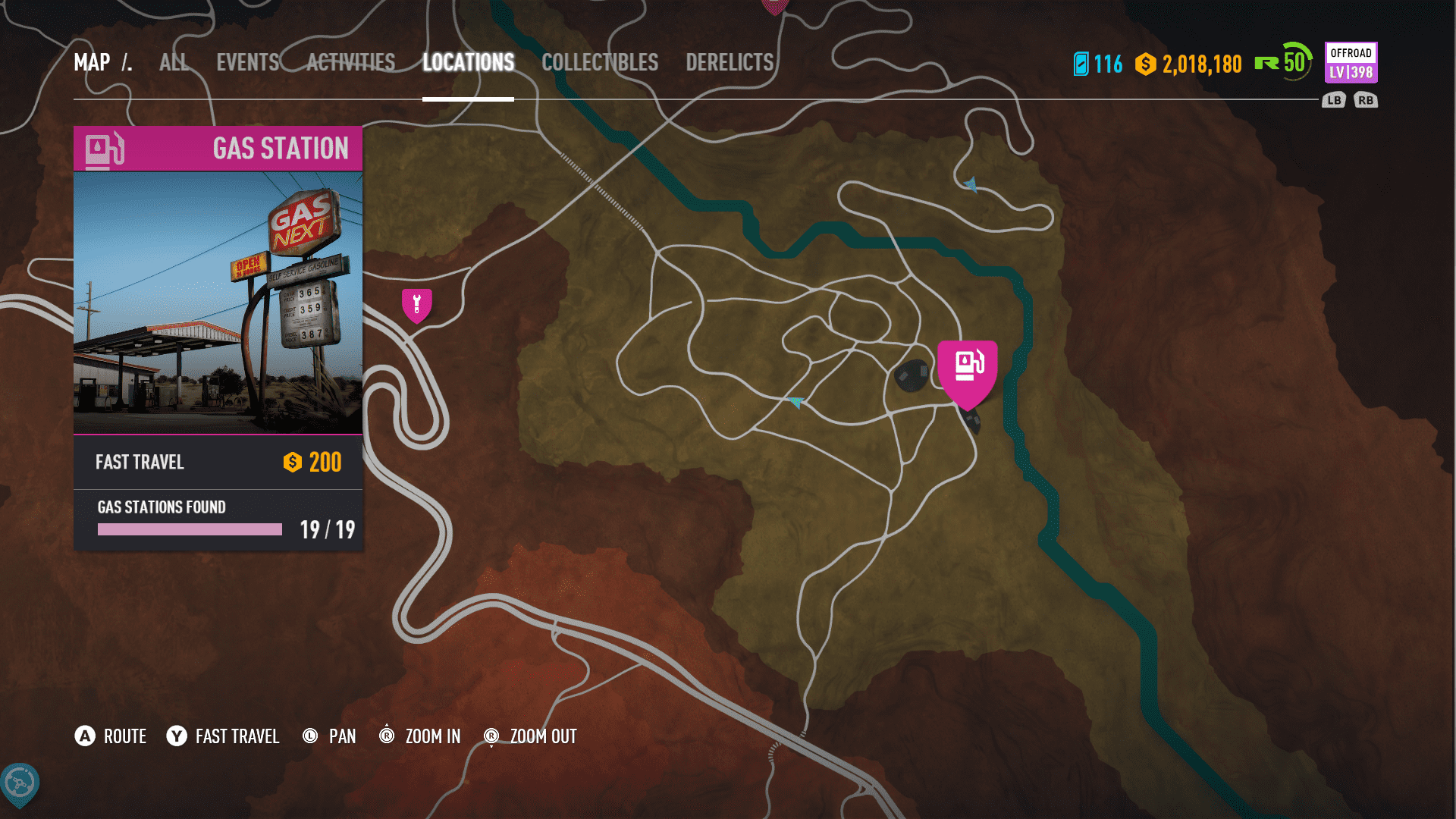This screenshot has width=1456, height=819.
Task: Click the blue arrow marker at map center
Action: tap(795, 402)
